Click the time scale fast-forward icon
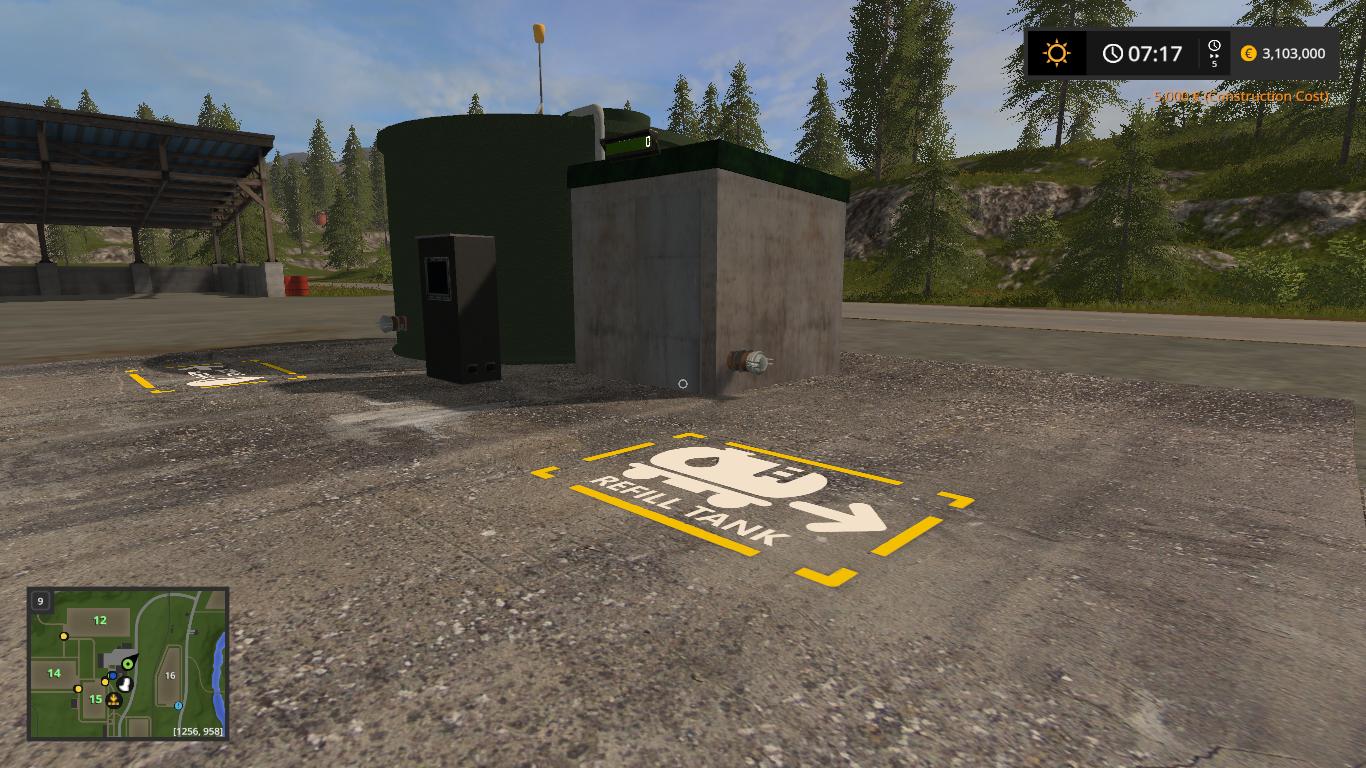This screenshot has width=1366, height=768. [x=1216, y=54]
